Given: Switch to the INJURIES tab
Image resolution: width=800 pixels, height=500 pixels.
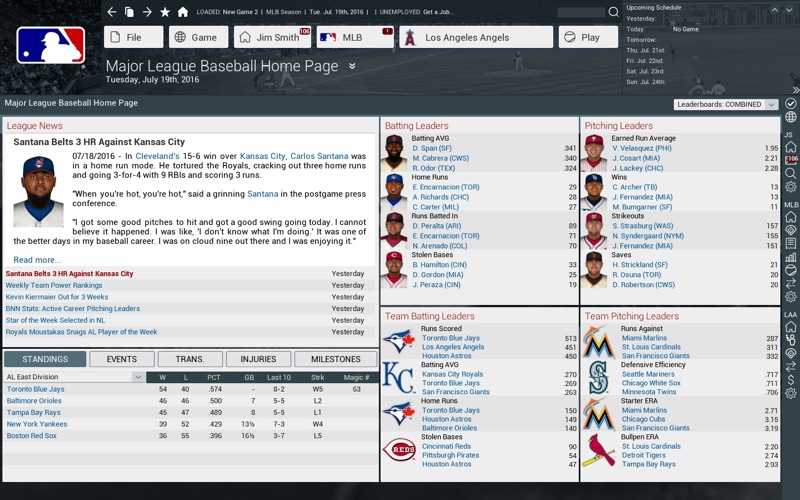Looking at the screenshot, I should point(258,359).
